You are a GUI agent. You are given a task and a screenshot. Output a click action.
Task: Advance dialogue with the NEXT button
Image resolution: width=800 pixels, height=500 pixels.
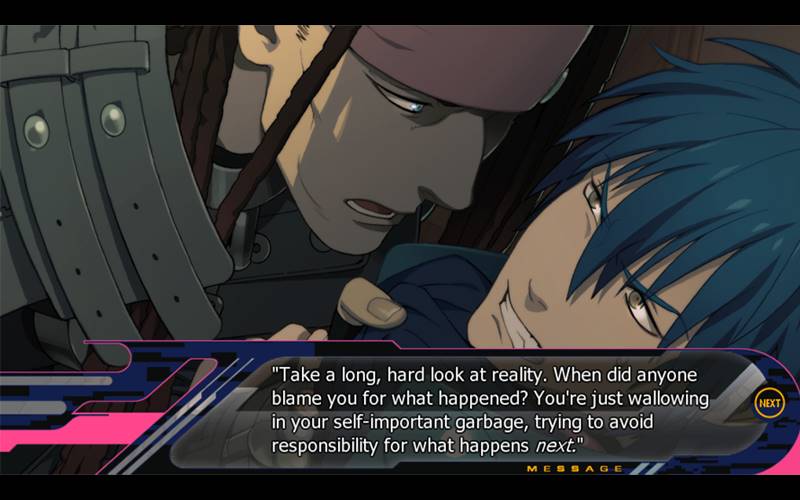point(769,403)
